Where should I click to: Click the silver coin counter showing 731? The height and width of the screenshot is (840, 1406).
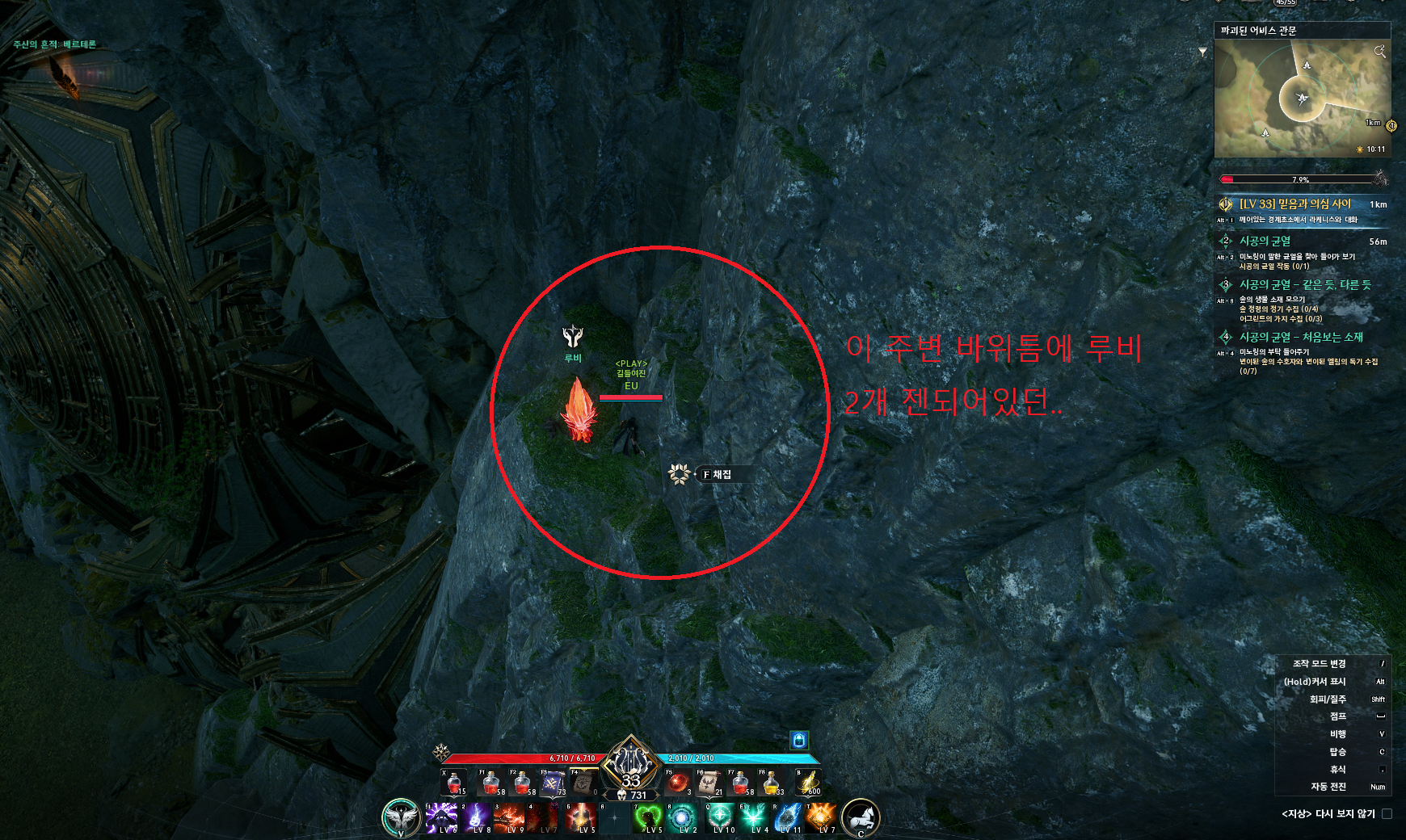pyautogui.click(x=634, y=794)
